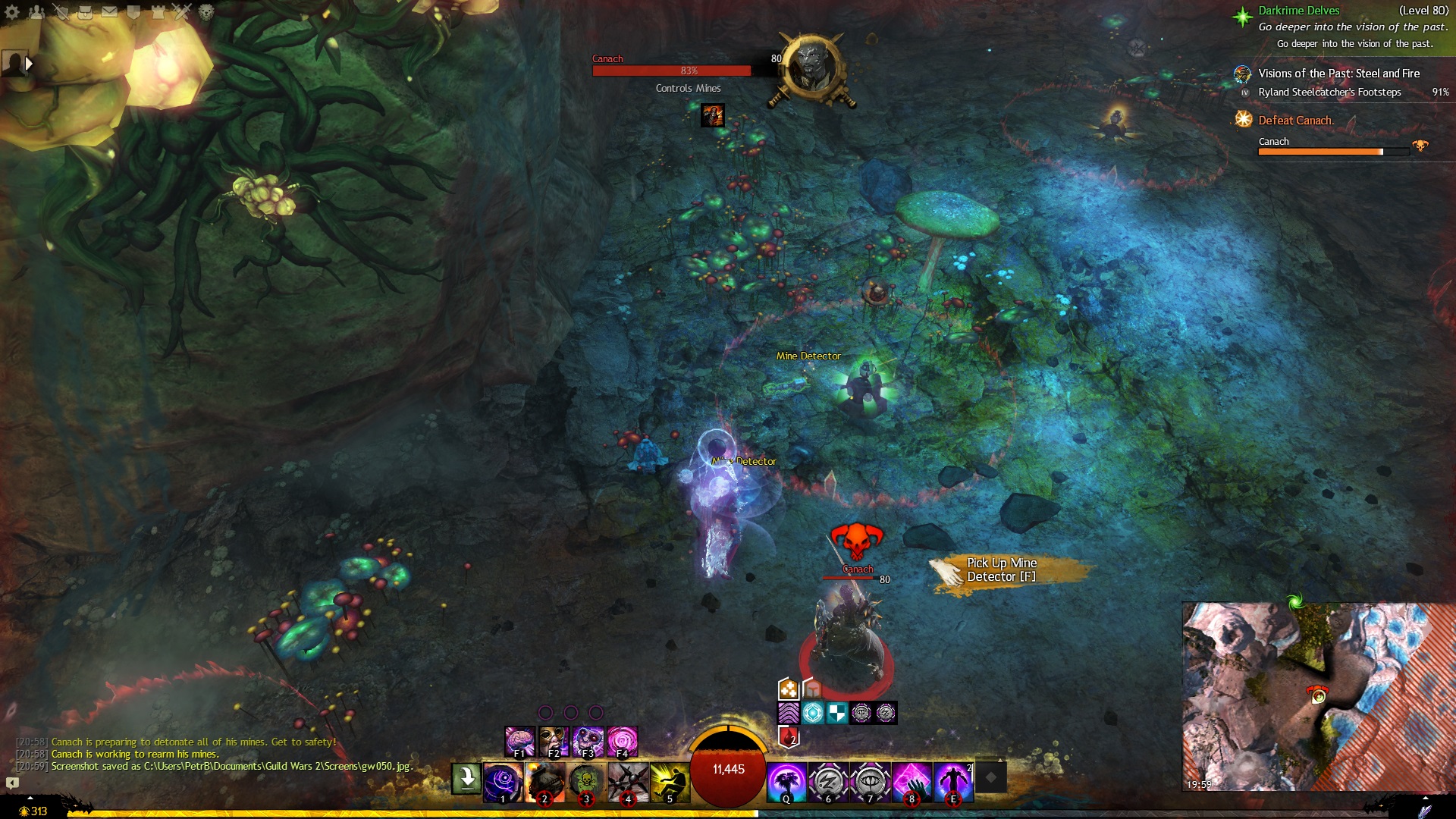Open the guild castle tower icon

[158, 12]
